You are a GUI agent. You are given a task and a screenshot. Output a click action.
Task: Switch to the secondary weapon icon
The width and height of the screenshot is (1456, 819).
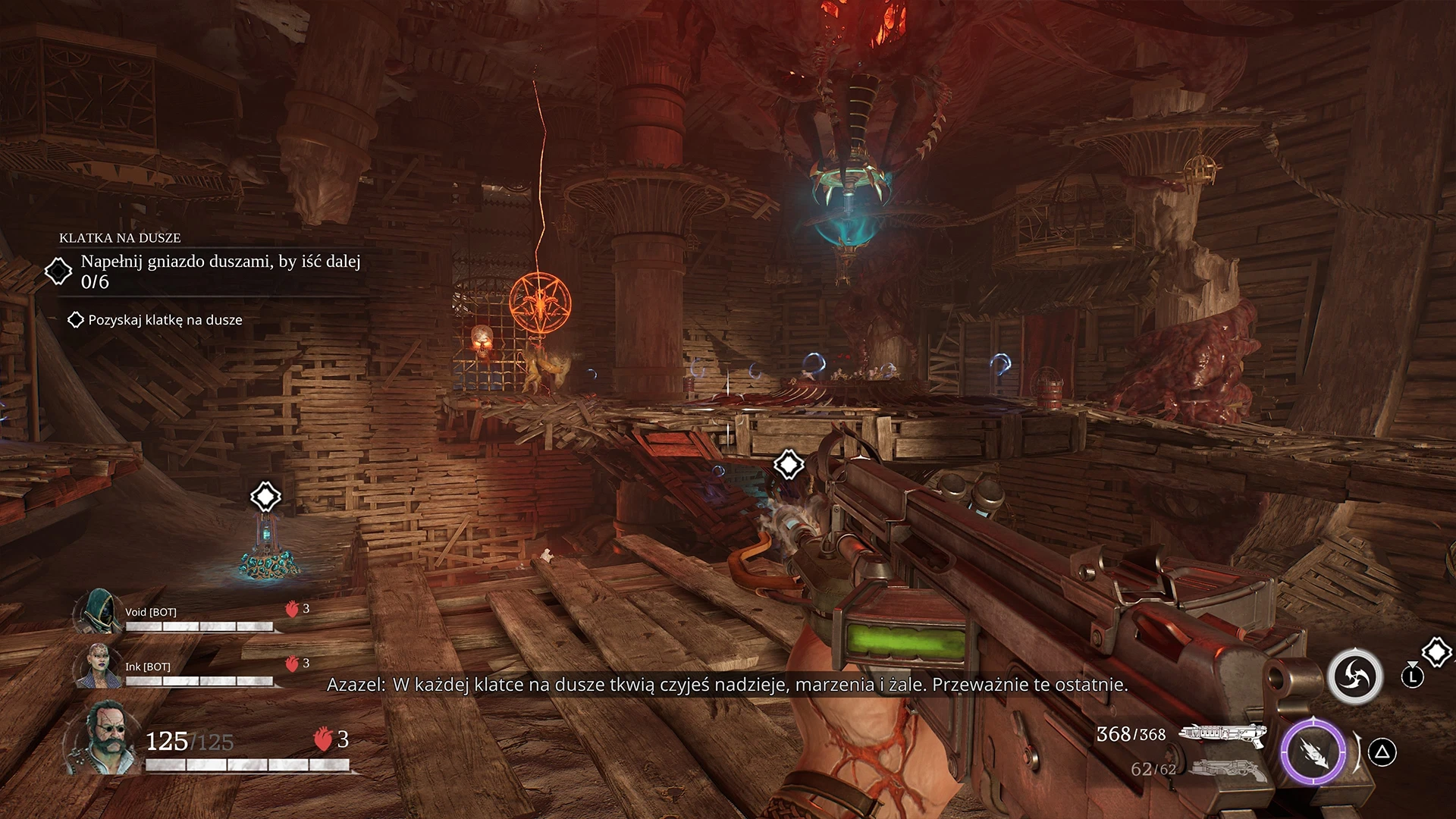tap(1227, 770)
